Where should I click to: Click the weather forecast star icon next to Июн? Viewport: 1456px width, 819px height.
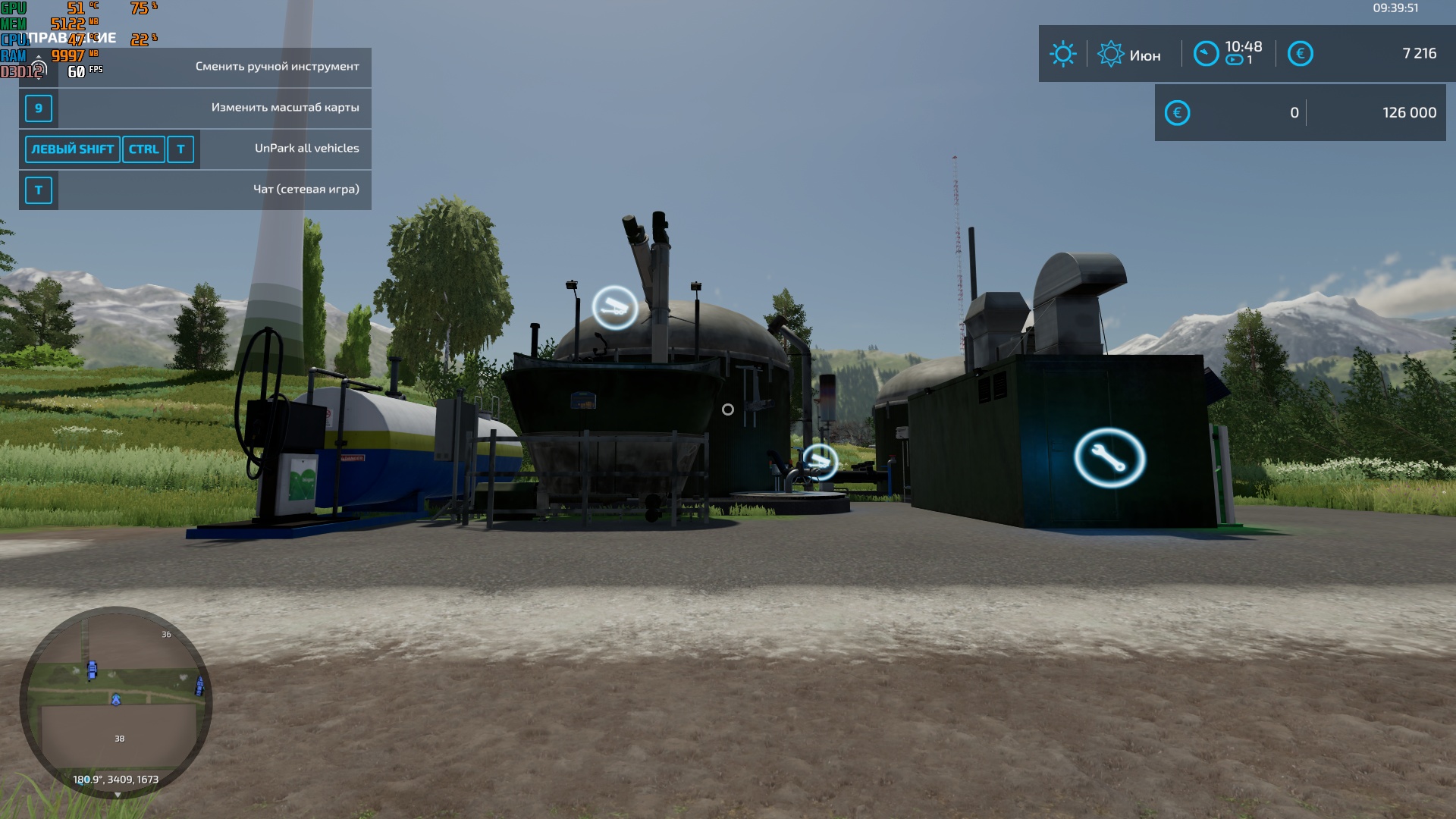[x=1112, y=54]
